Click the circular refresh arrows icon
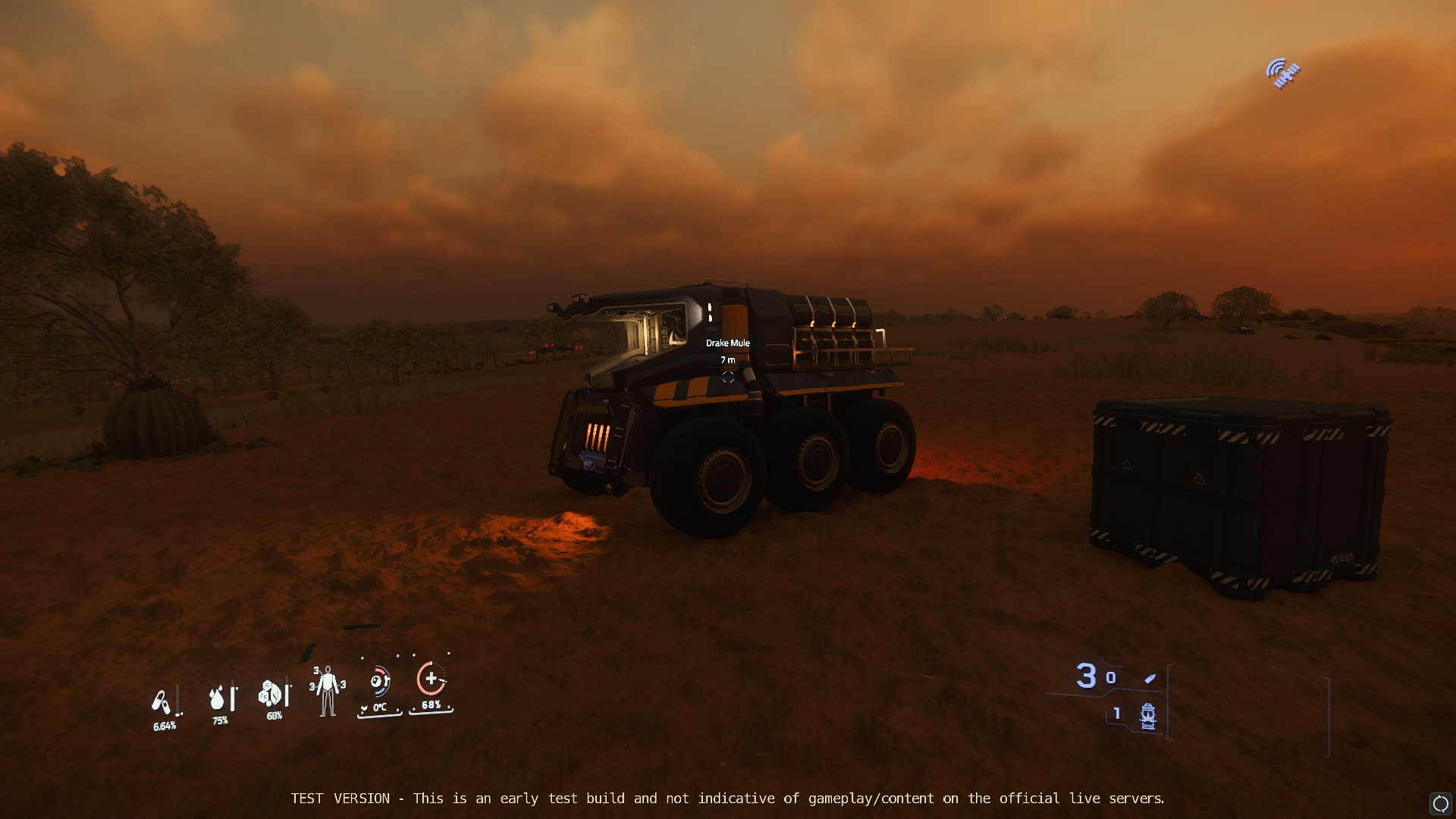The width and height of the screenshot is (1456, 819). point(1440,804)
